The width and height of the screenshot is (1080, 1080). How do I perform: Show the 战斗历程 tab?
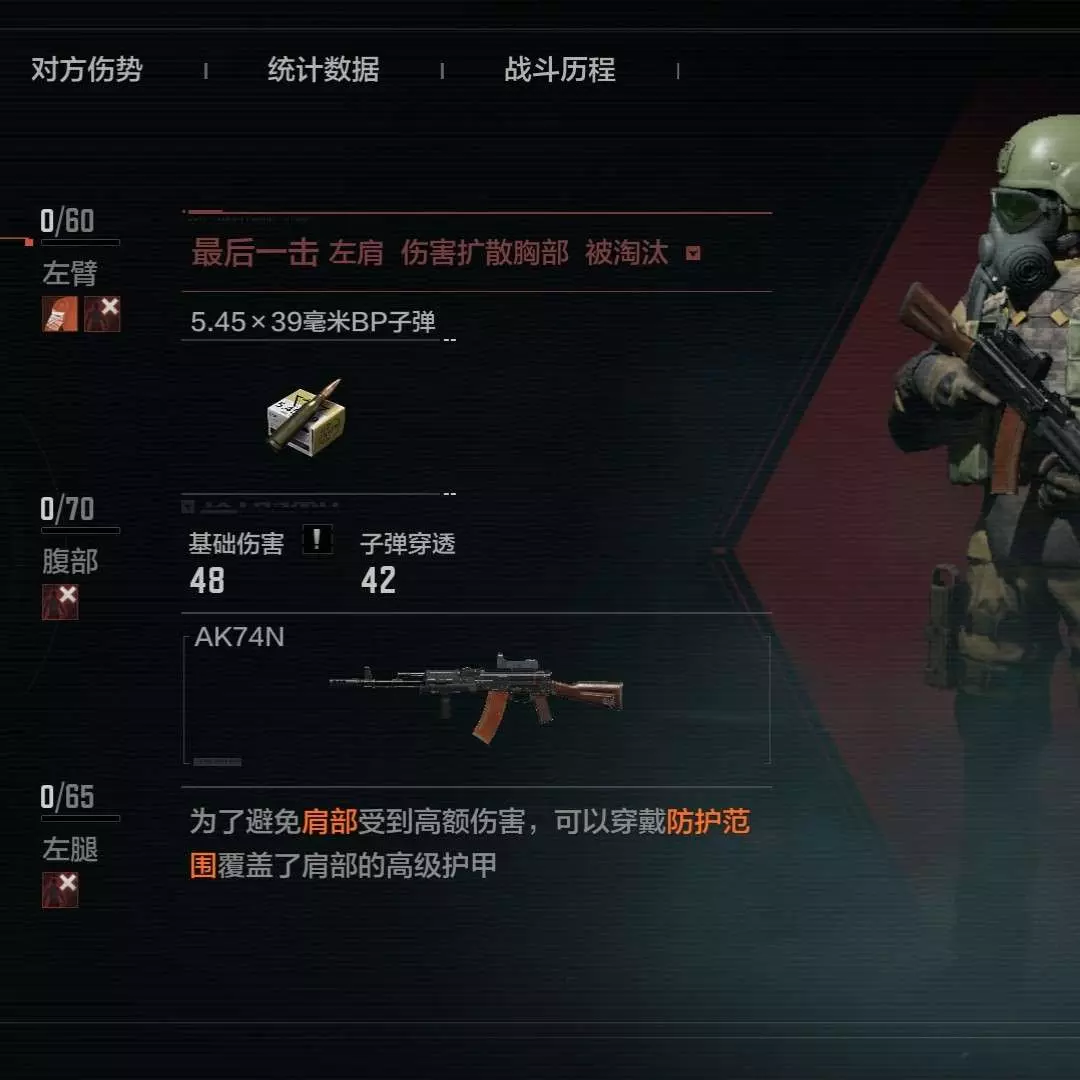[559, 70]
